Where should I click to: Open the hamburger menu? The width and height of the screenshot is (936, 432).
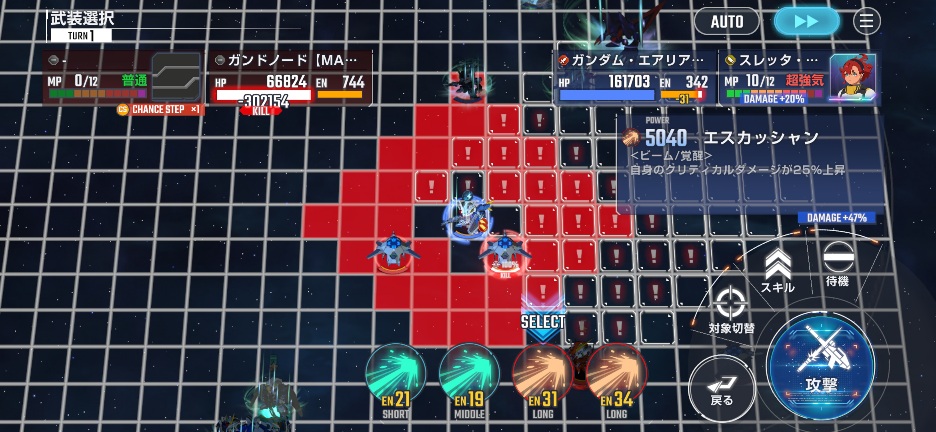pos(867,21)
